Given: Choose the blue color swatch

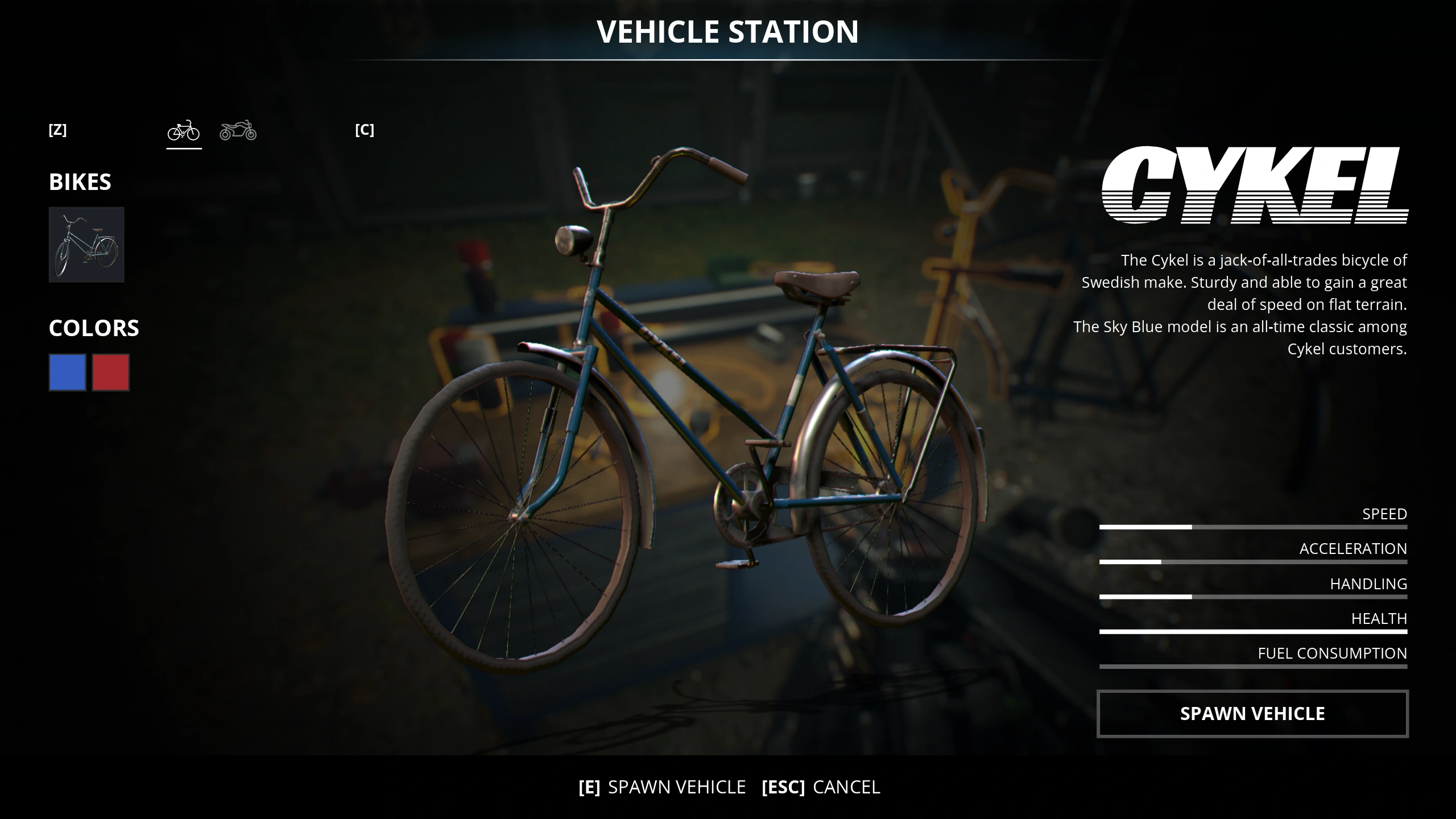Looking at the screenshot, I should point(67,373).
